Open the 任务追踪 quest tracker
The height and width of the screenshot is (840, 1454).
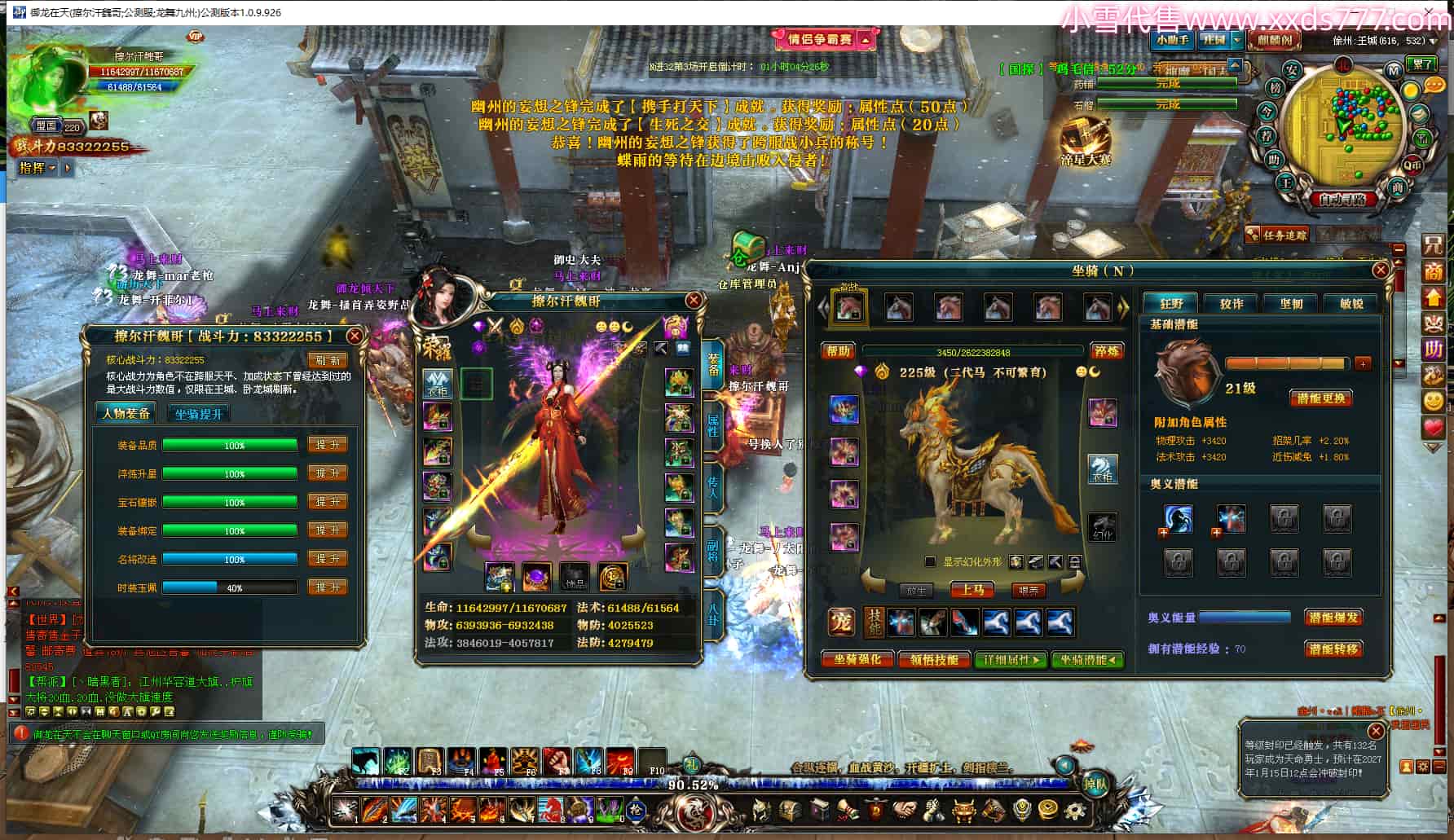point(1276,235)
